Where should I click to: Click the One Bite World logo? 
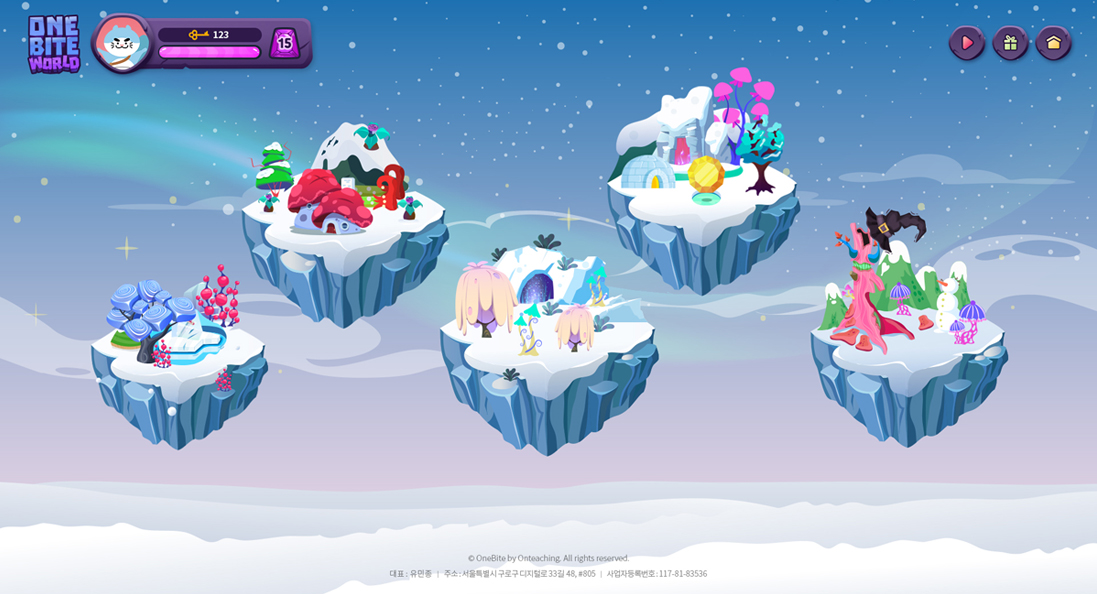point(53,44)
